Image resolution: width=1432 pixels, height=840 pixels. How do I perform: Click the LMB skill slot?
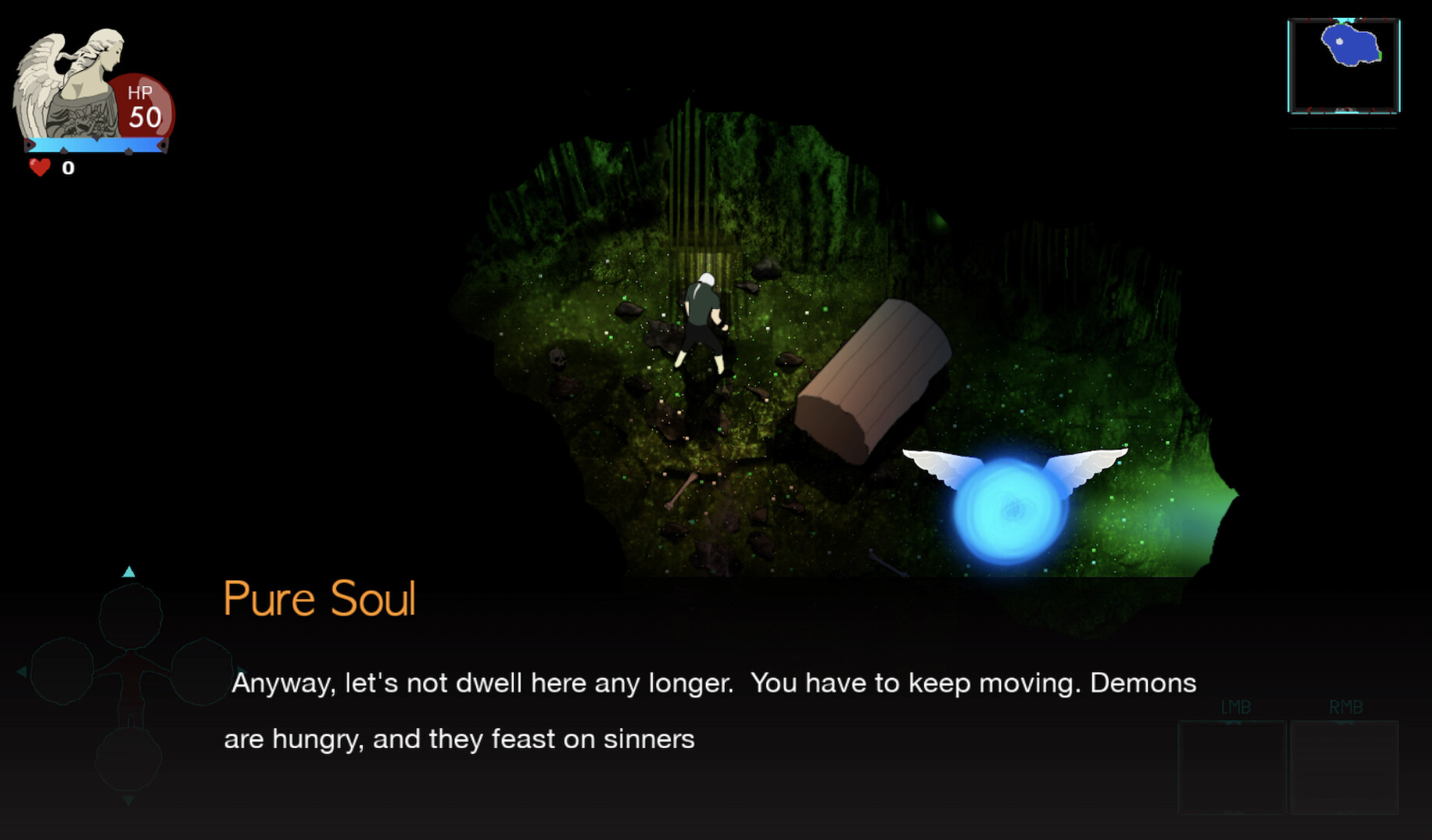[1233, 766]
